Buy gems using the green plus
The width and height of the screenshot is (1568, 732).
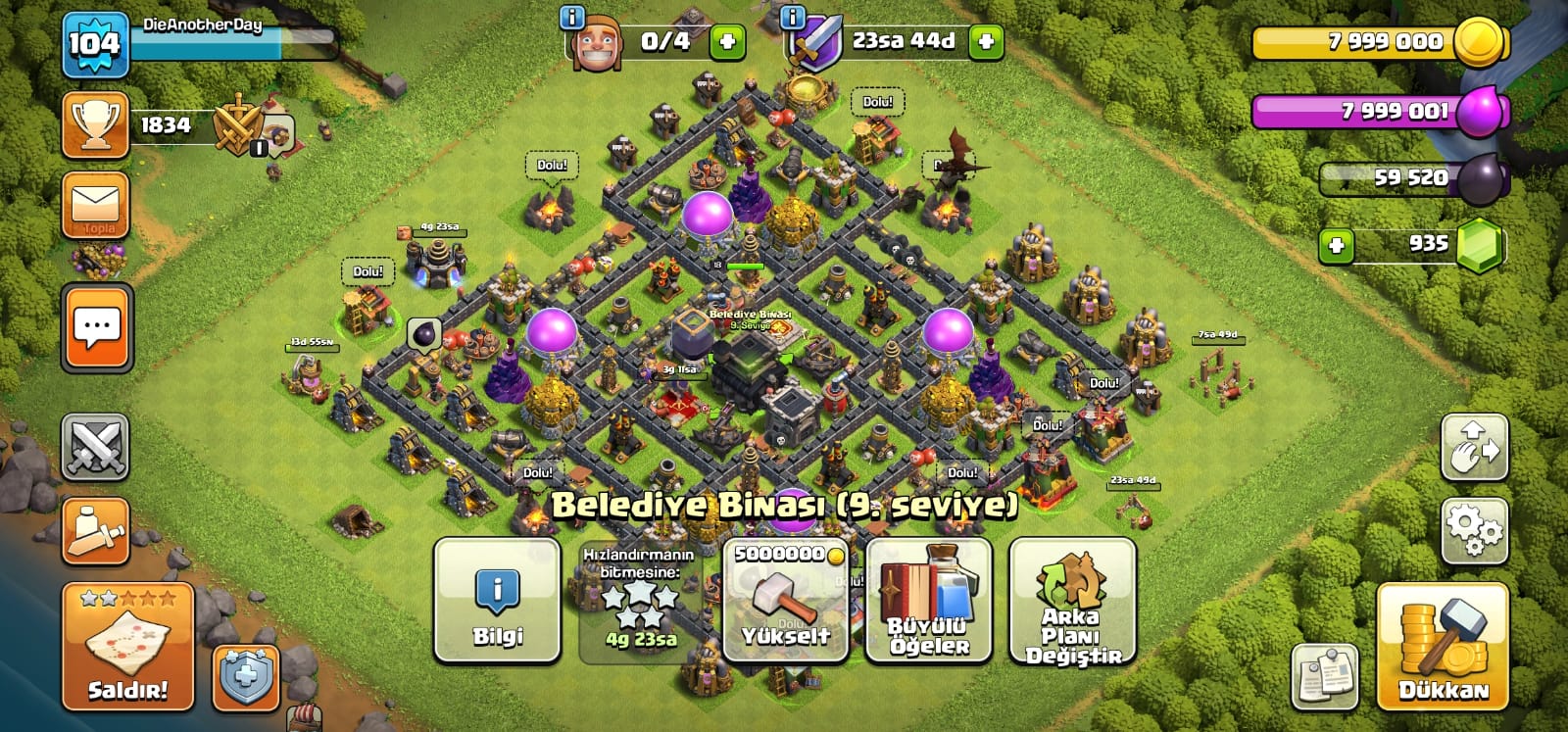click(1336, 244)
